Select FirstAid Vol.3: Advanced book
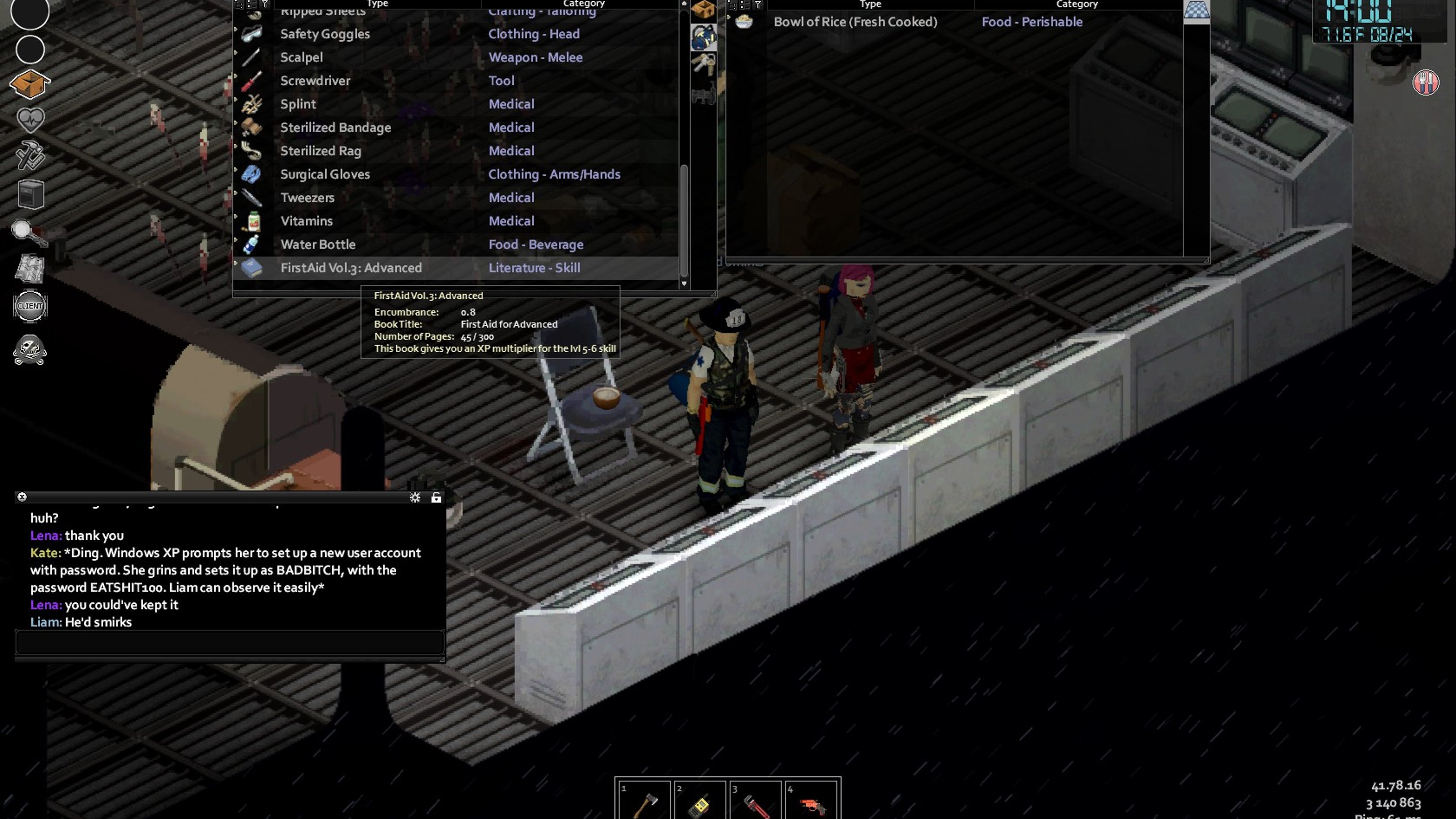Screen dimensions: 1456x819 [x=350, y=268]
